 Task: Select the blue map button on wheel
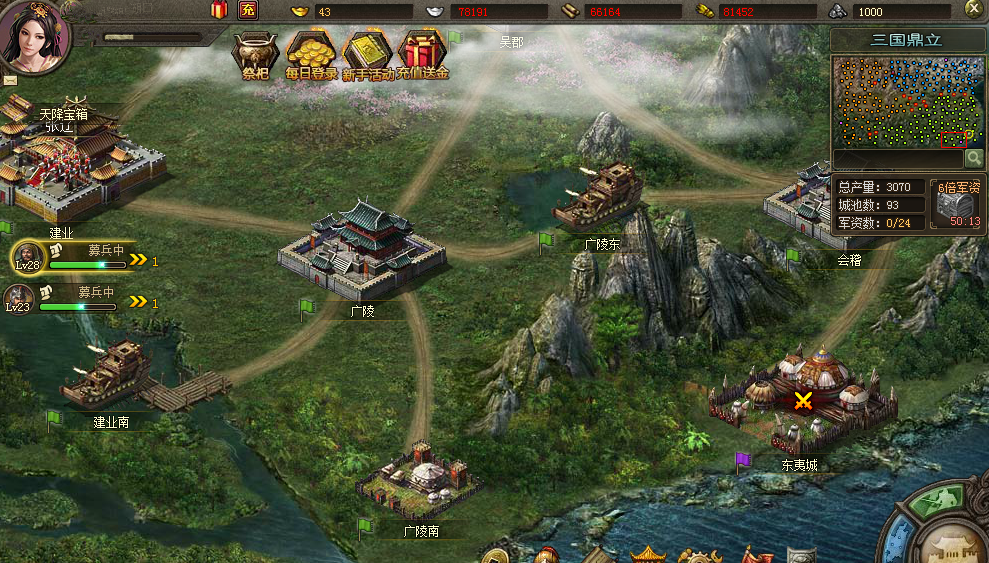[899, 541]
